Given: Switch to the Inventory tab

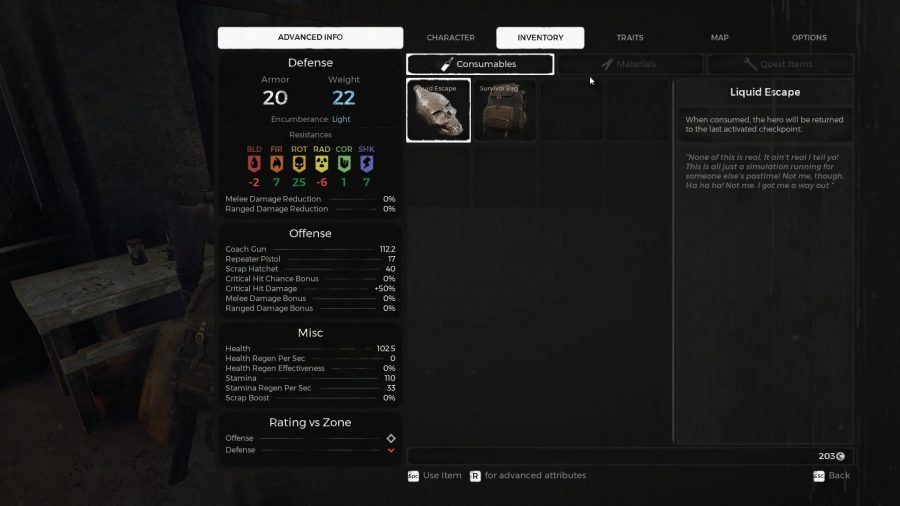Looking at the screenshot, I should coord(540,38).
